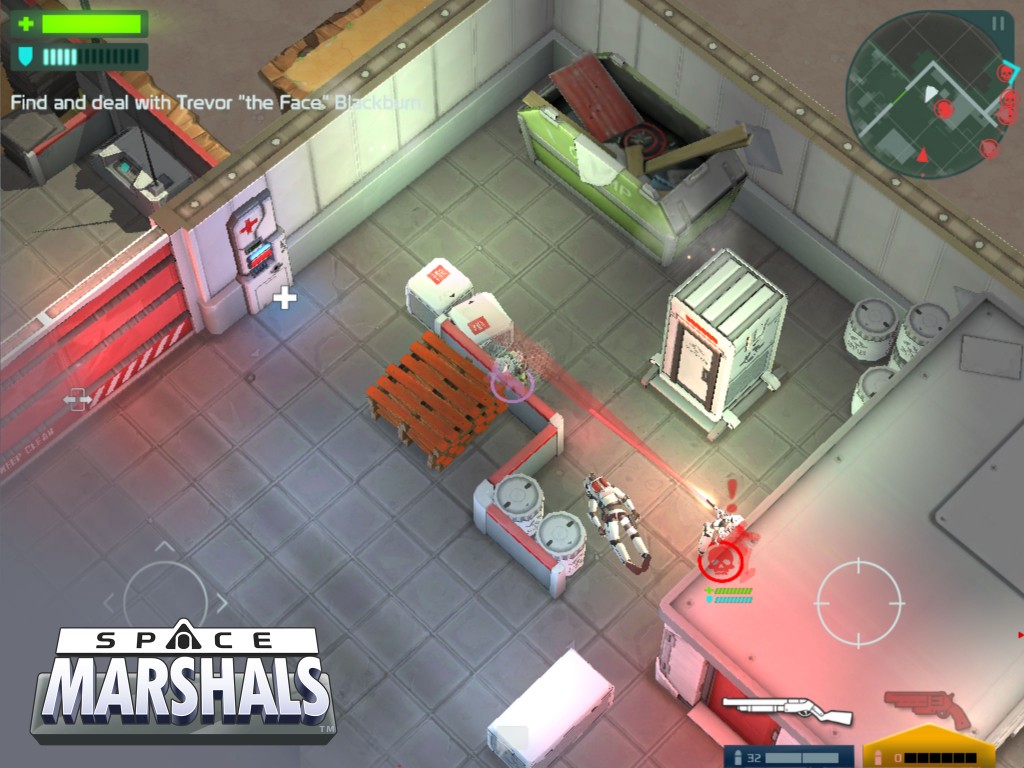The height and width of the screenshot is (768, 1024).
Task: Pause the game with the pause button
Action: (998, 23)
